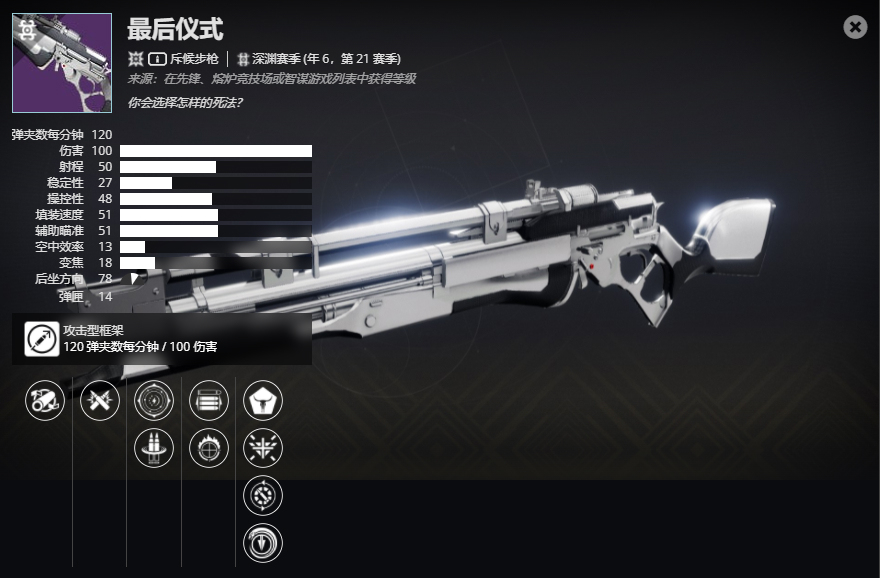Close the weapon details popup

[855, 27]
